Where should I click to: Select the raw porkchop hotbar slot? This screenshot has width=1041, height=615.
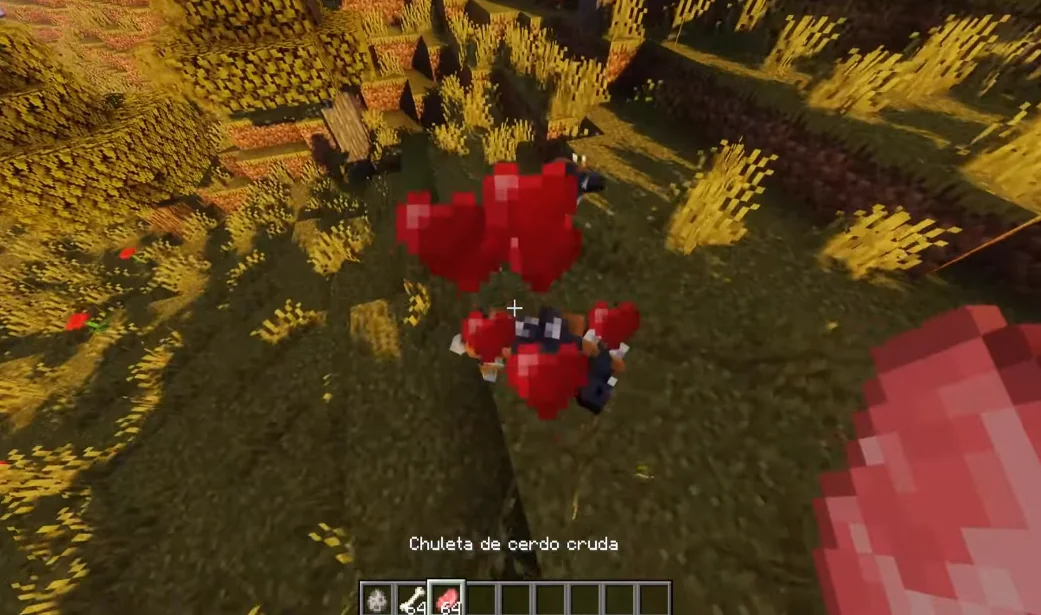[x=446, y=600]
